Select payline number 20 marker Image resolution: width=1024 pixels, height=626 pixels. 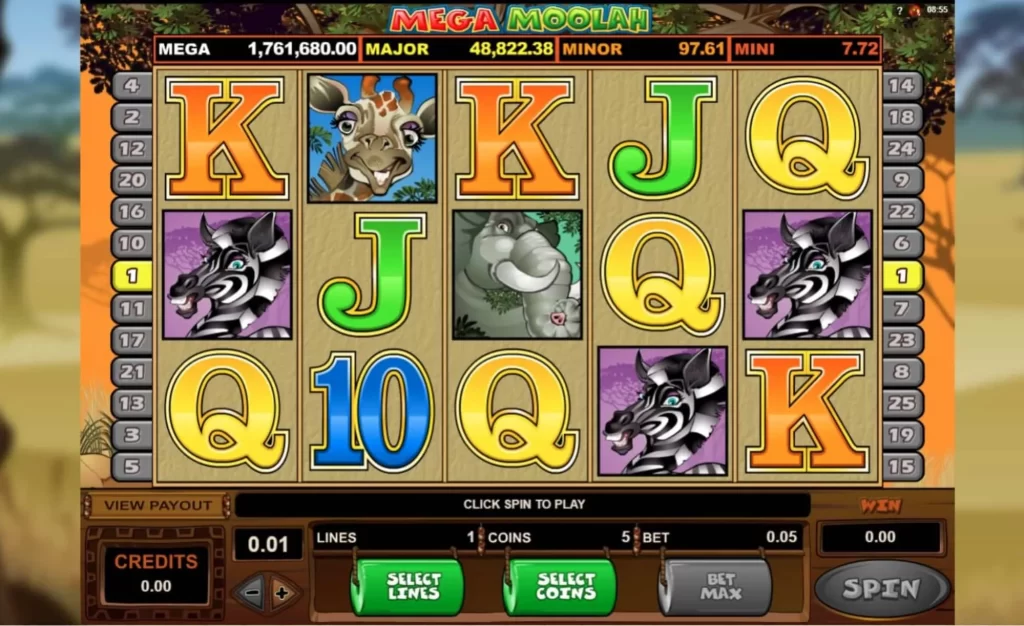click(131, 180)
